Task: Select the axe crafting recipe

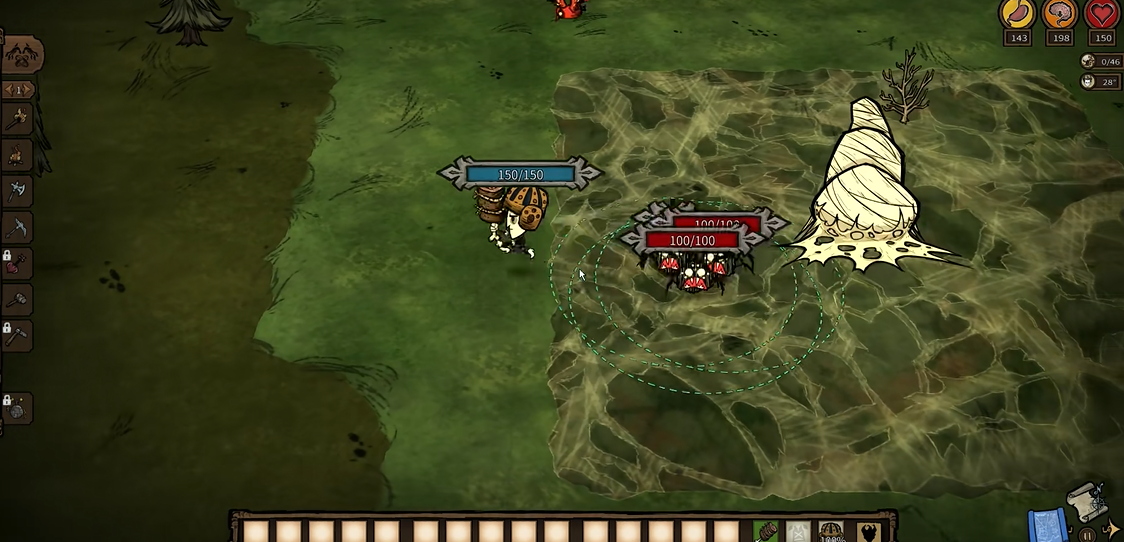Action: click(16, 191)
